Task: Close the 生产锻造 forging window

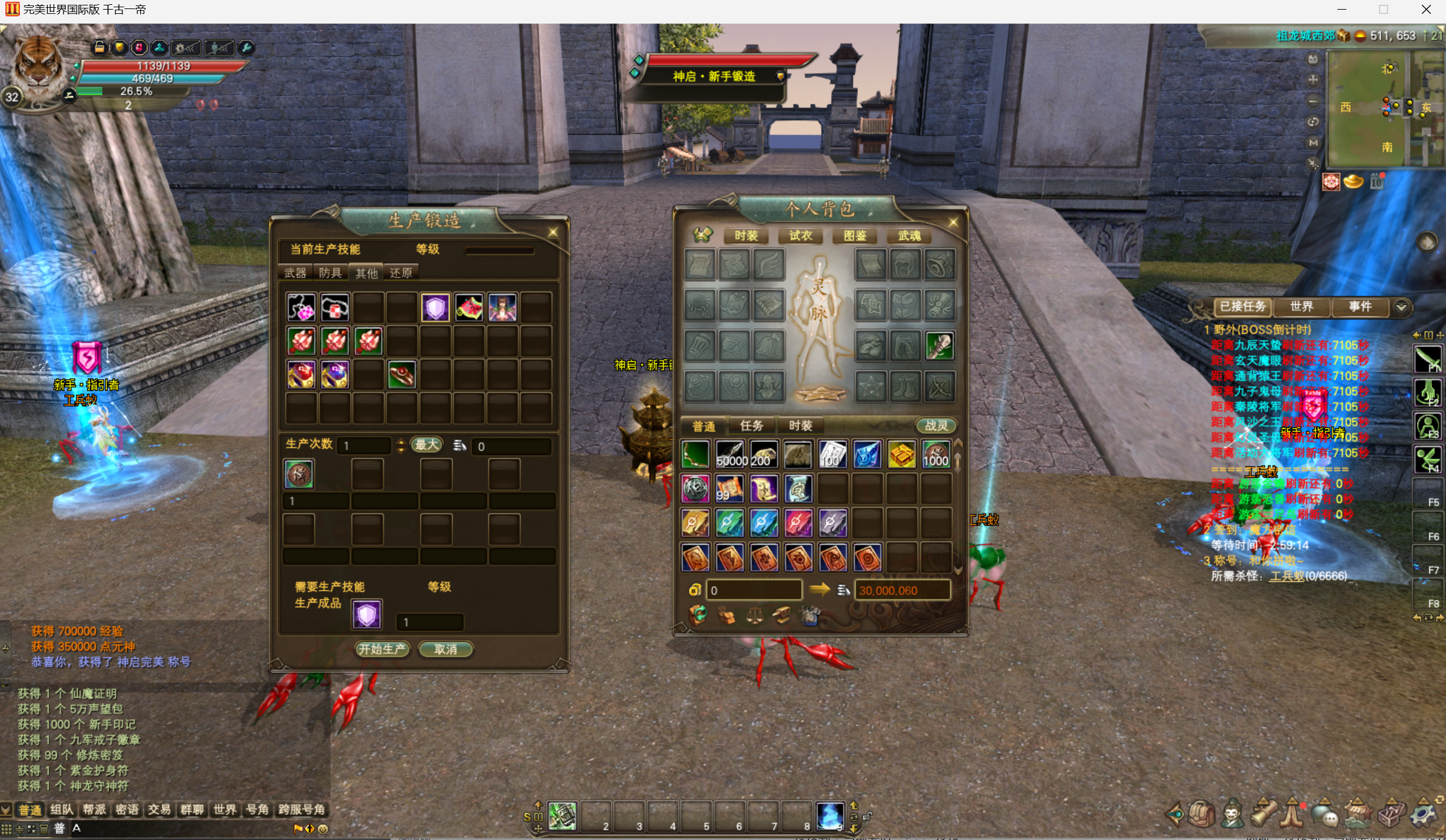Action: pyautogui.click(x=553, y=232)
